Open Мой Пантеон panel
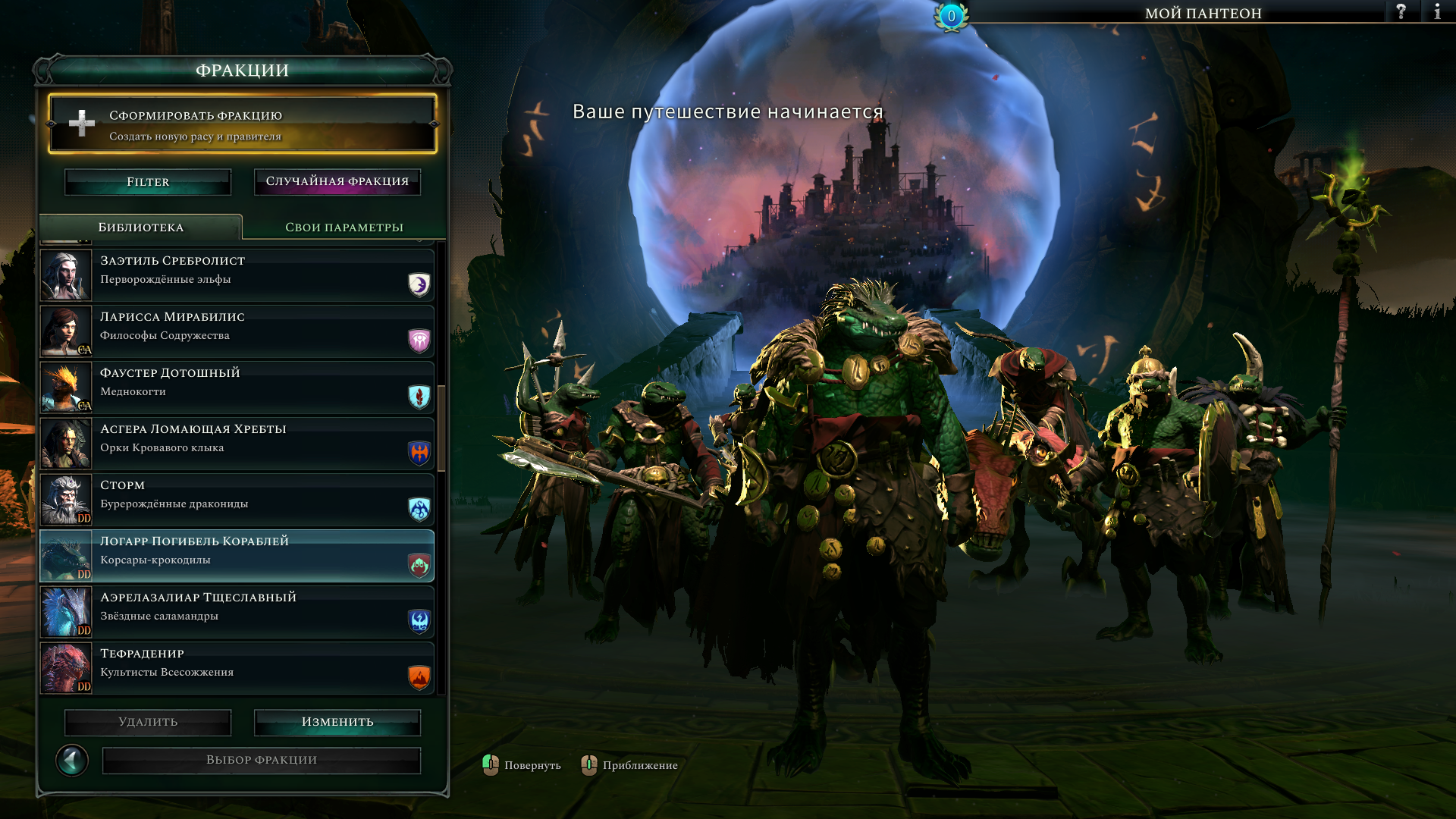Viewport: 1456px width, 819px height. coord(1203,13)
